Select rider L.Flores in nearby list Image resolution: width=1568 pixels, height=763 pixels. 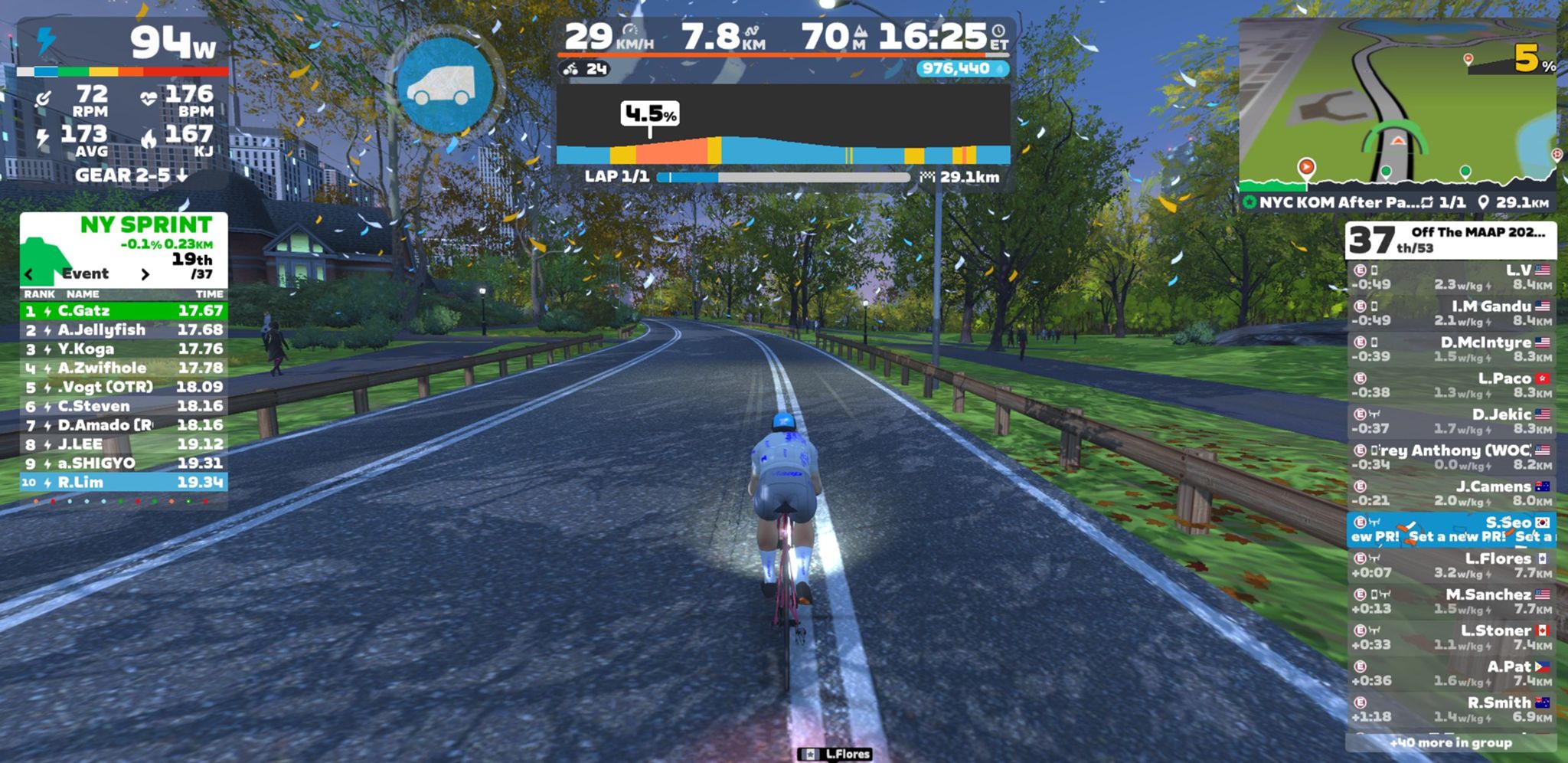[x=1451, y=565]
